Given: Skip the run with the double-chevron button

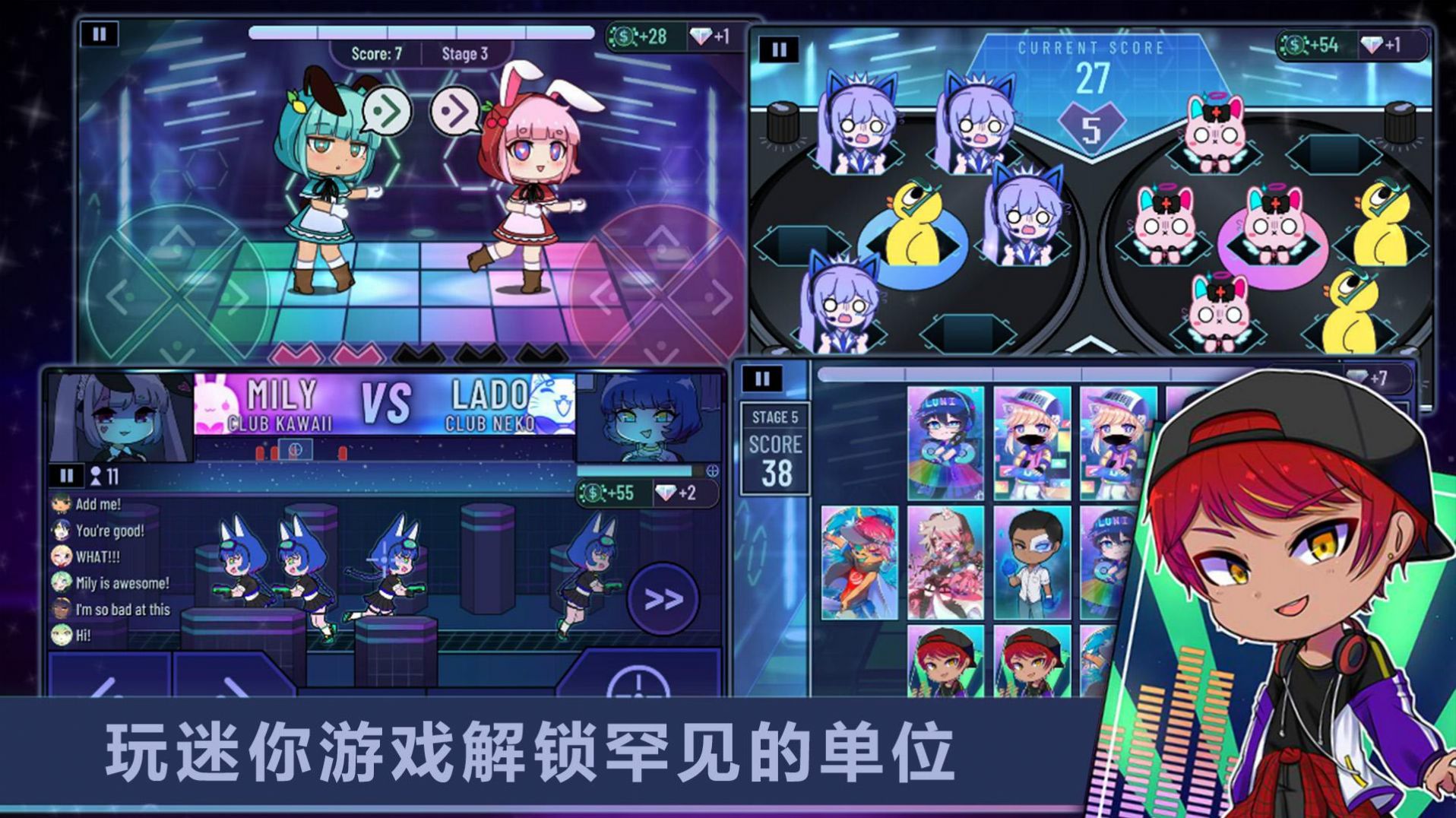Looking at the screenshot, I should (x=663, y=599).
